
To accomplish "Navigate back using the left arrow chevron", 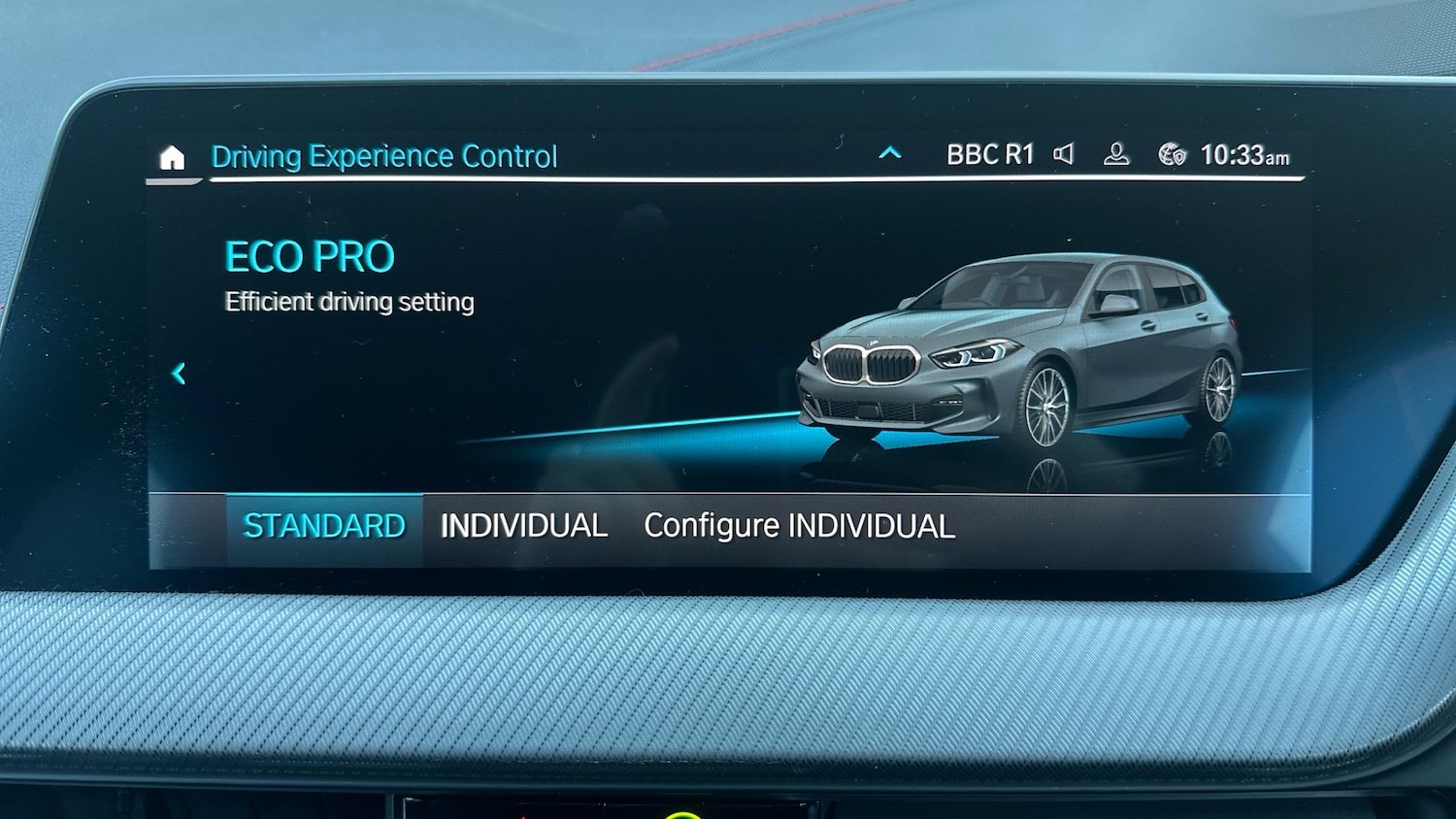I will (x=180, y=374).
